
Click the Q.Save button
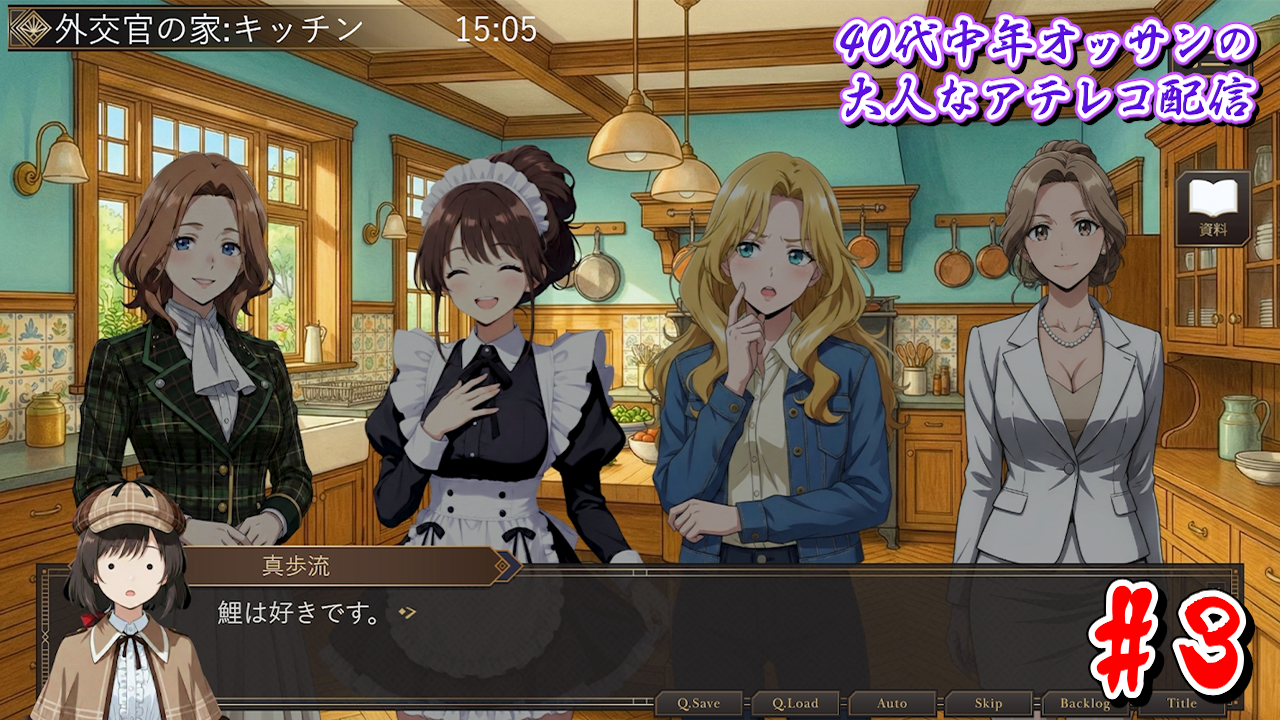[699, 703]
